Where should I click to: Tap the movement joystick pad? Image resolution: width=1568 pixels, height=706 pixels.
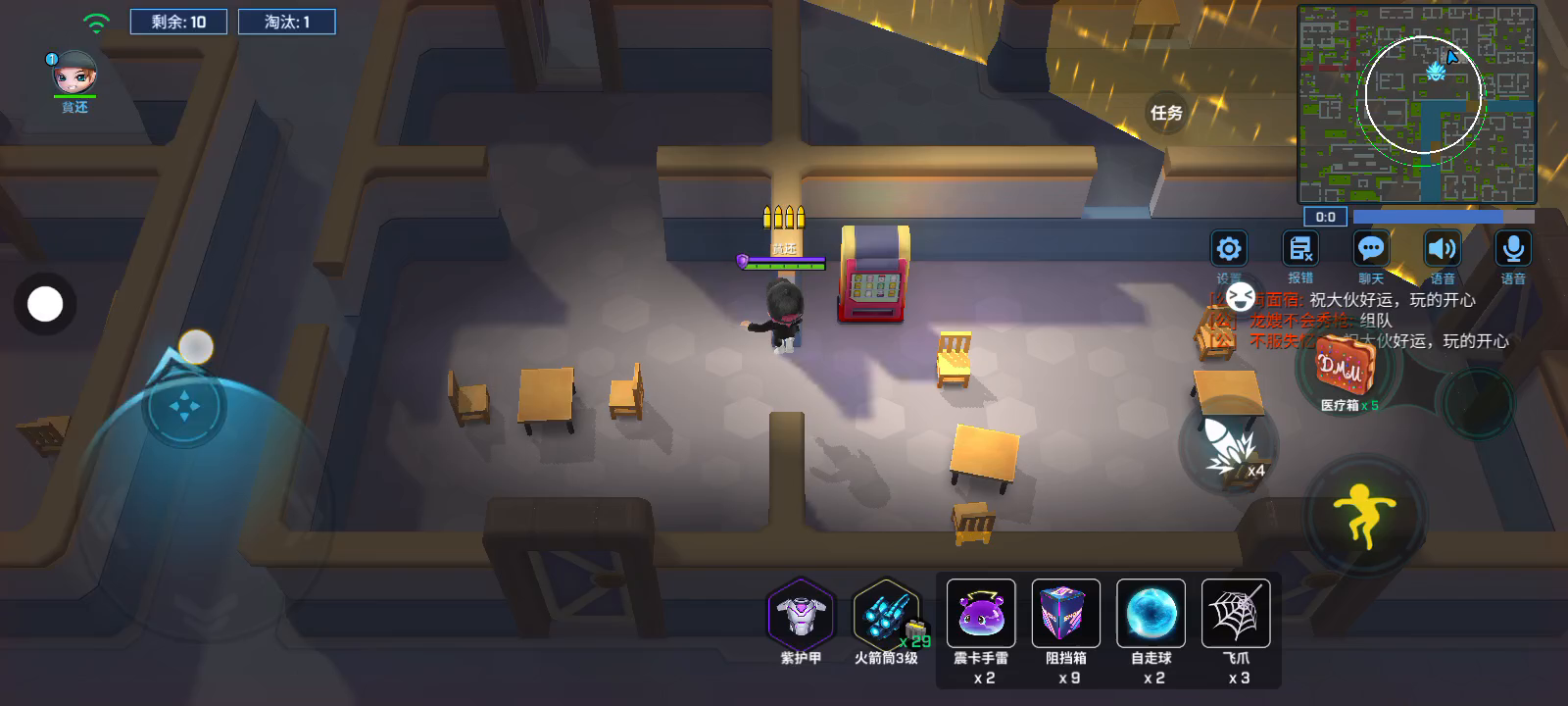coord(184,405)
